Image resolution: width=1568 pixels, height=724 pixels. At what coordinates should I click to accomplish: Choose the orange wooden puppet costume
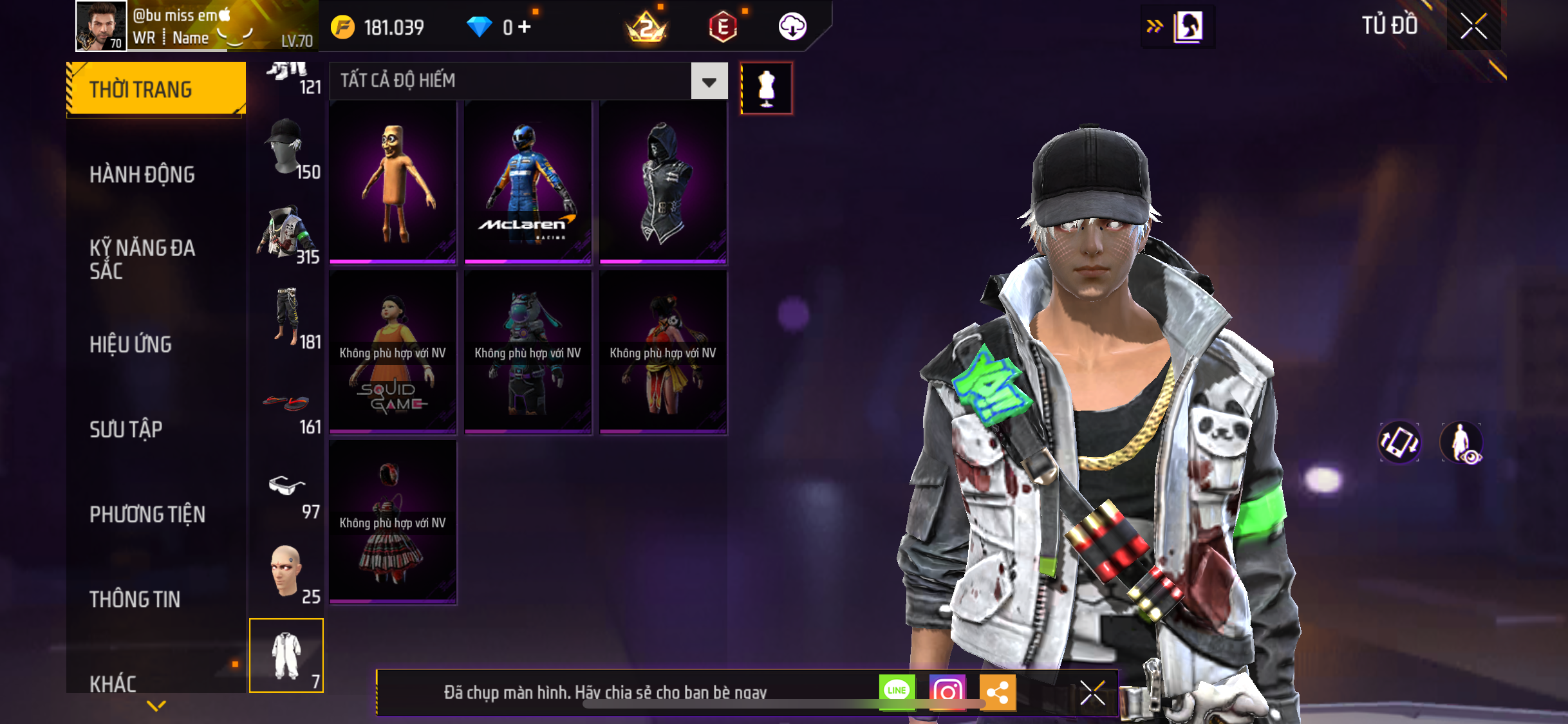393,182
